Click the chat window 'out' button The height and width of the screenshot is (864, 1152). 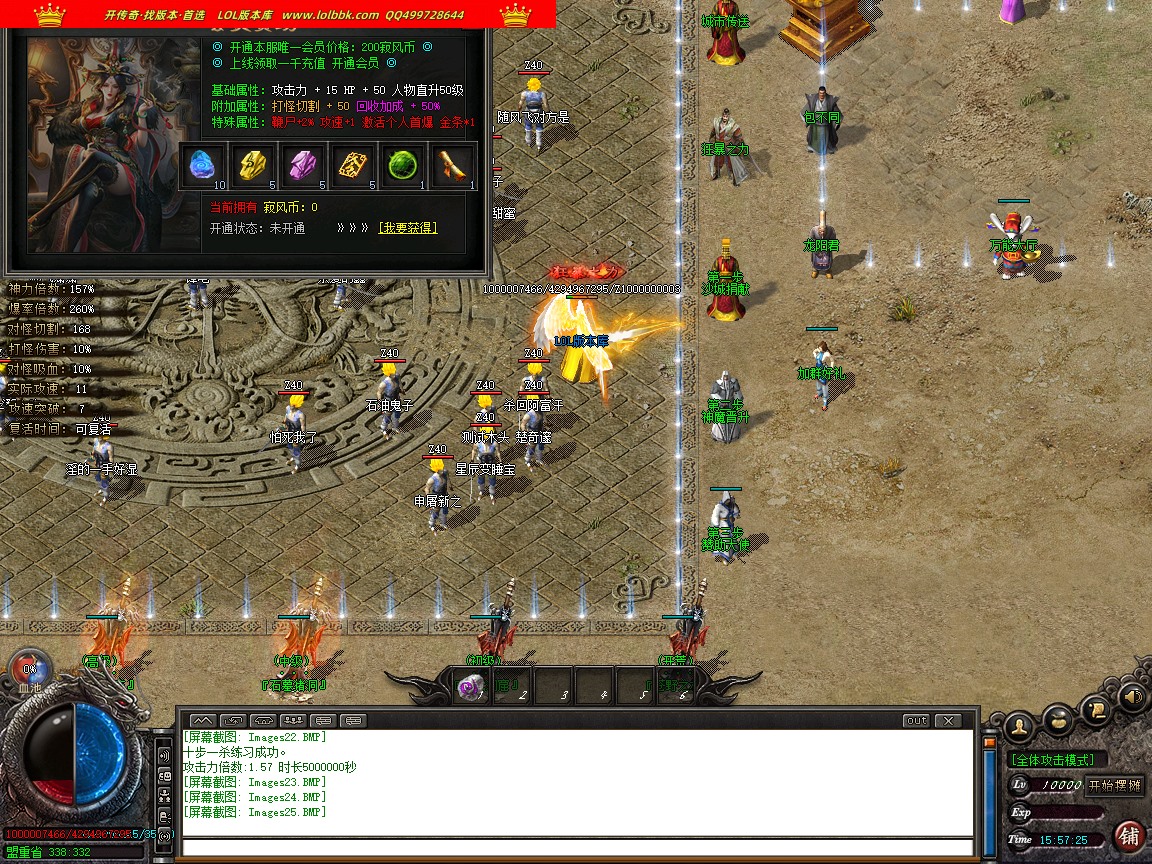click(916, 720)
